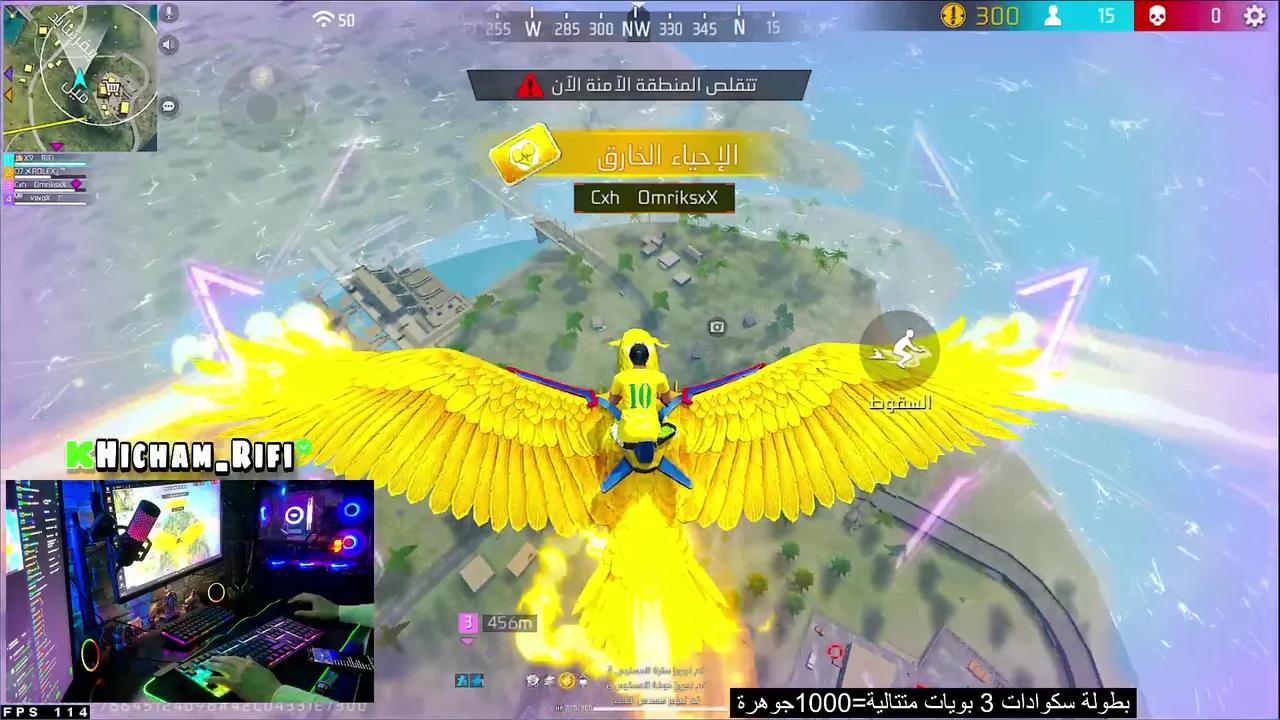Screen dimensions: 1280x720
Task: Click the gold coin balance icon showing 300
Action: 953,16
